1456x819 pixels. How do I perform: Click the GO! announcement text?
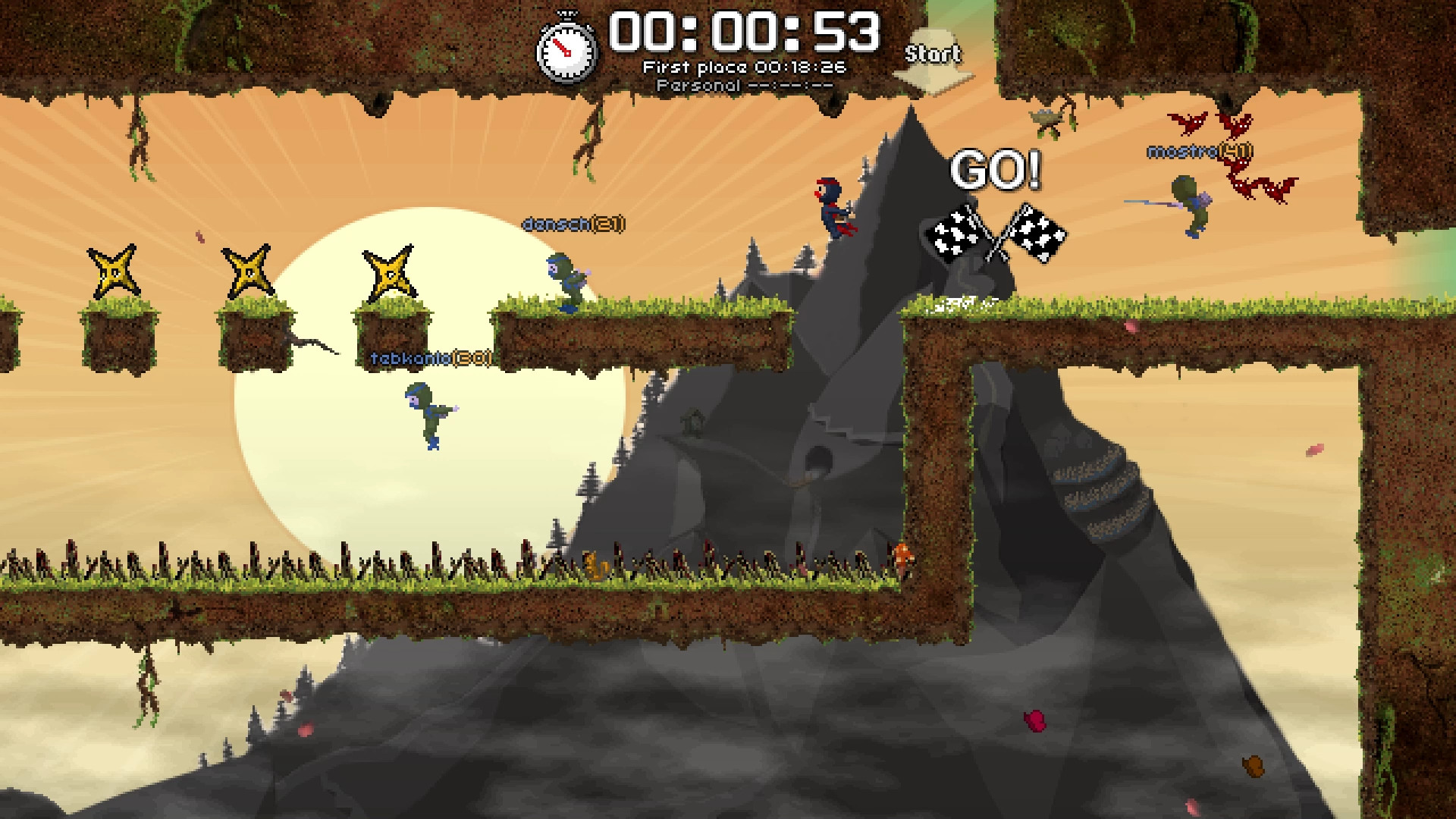tap(997, 168)
